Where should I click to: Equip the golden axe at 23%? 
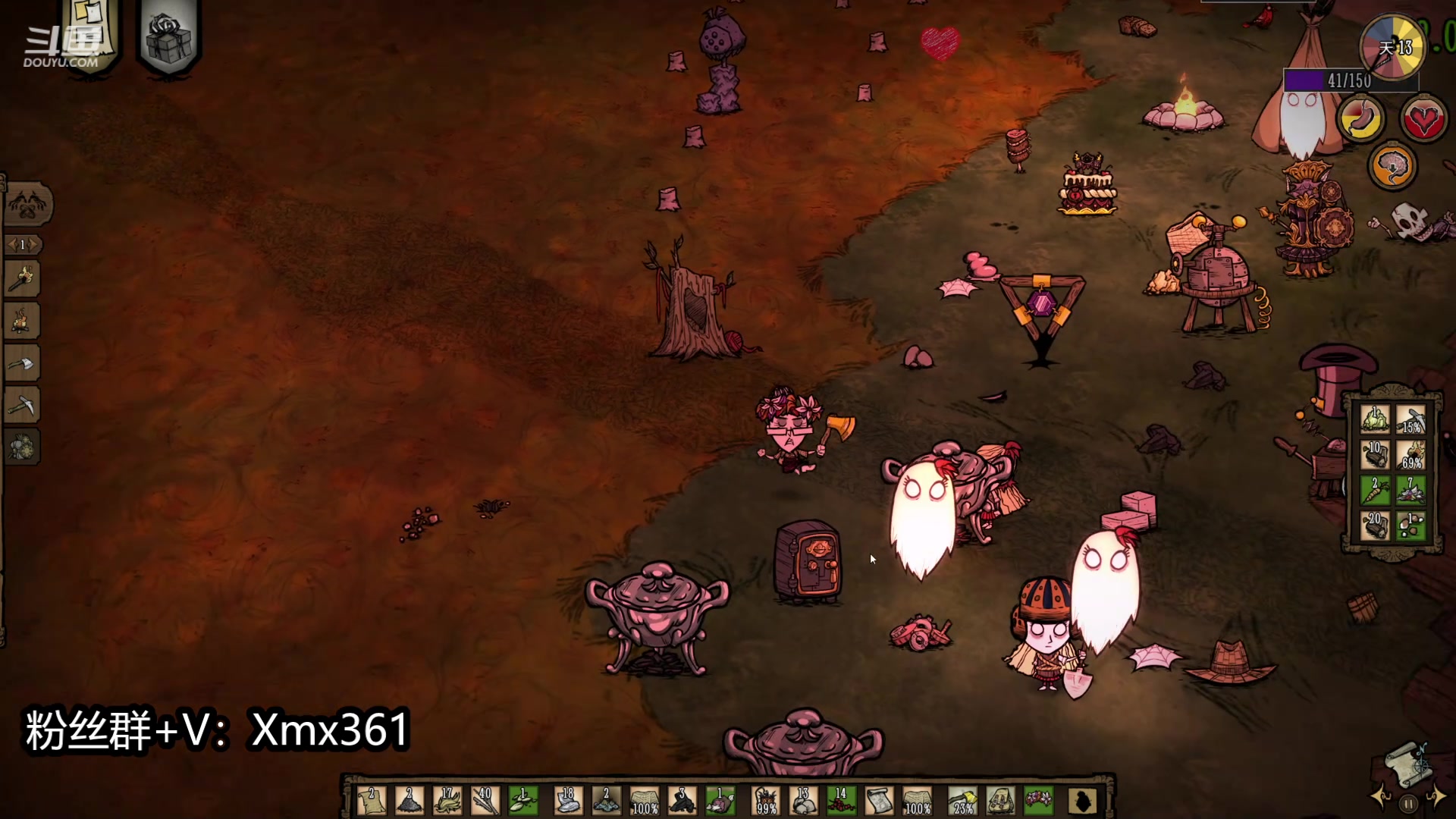click(x=963, y=802)
